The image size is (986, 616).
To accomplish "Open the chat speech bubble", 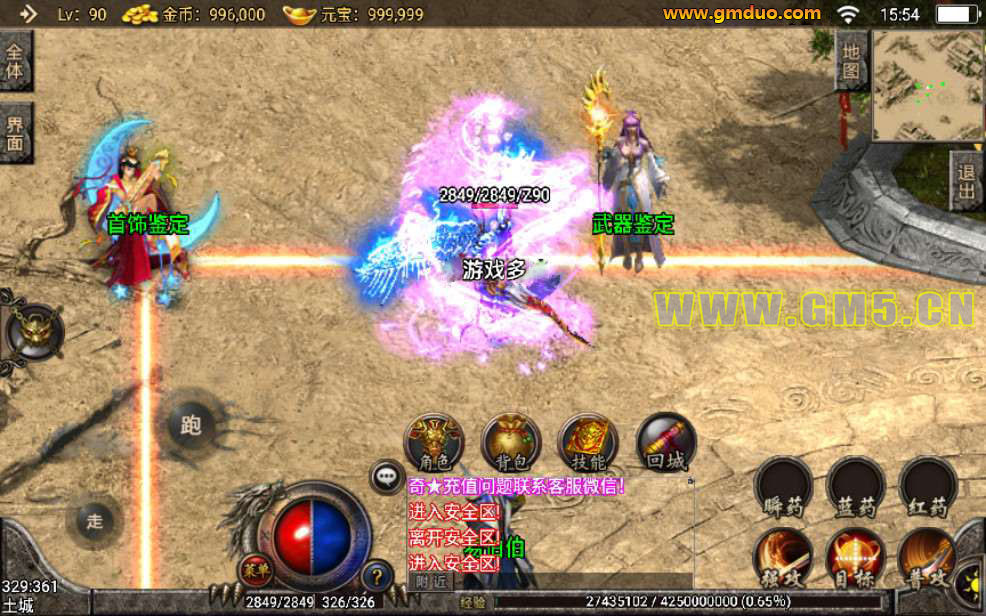I will click(386, 477).
